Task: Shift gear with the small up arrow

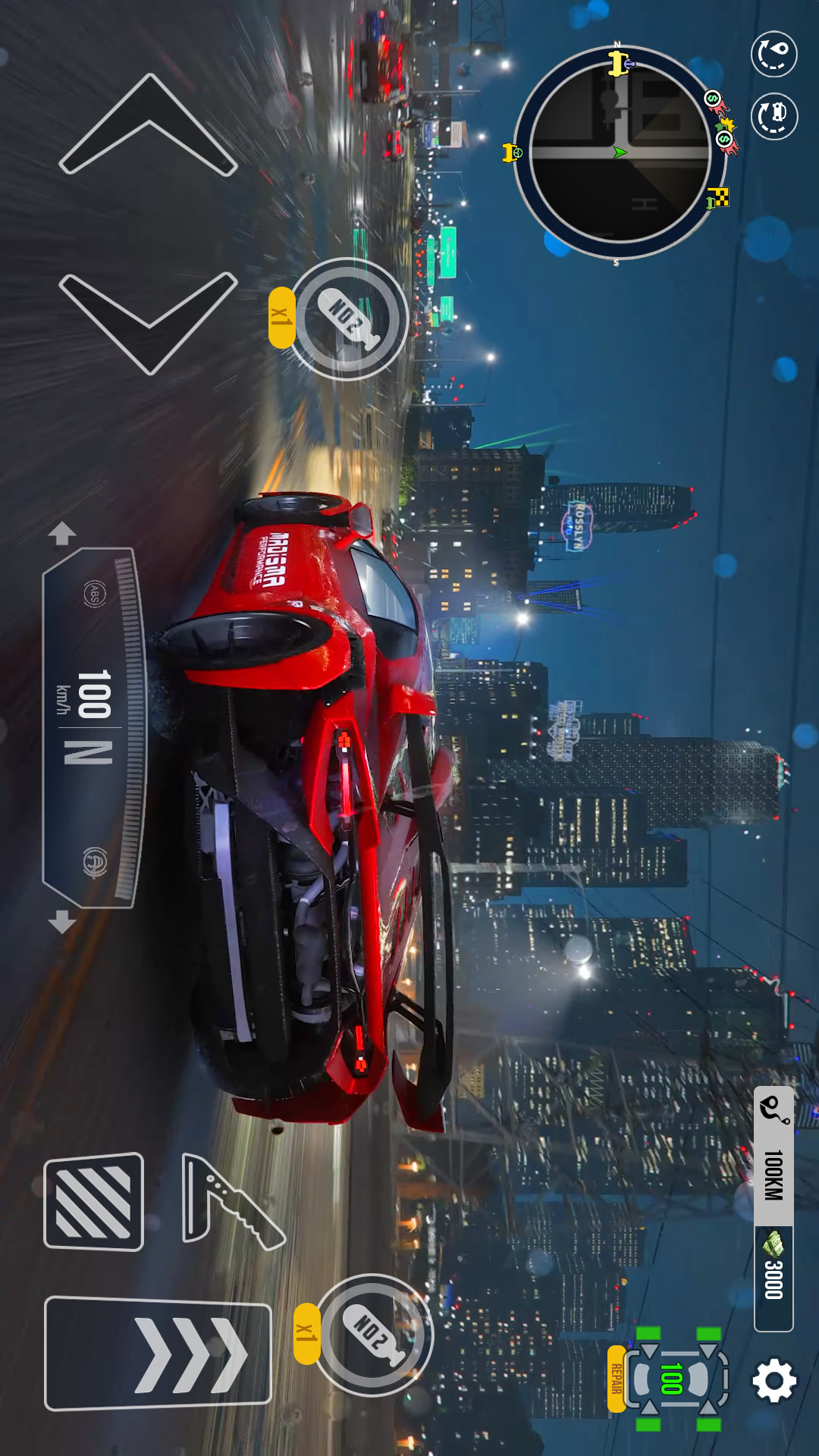Action: (62, 533)
